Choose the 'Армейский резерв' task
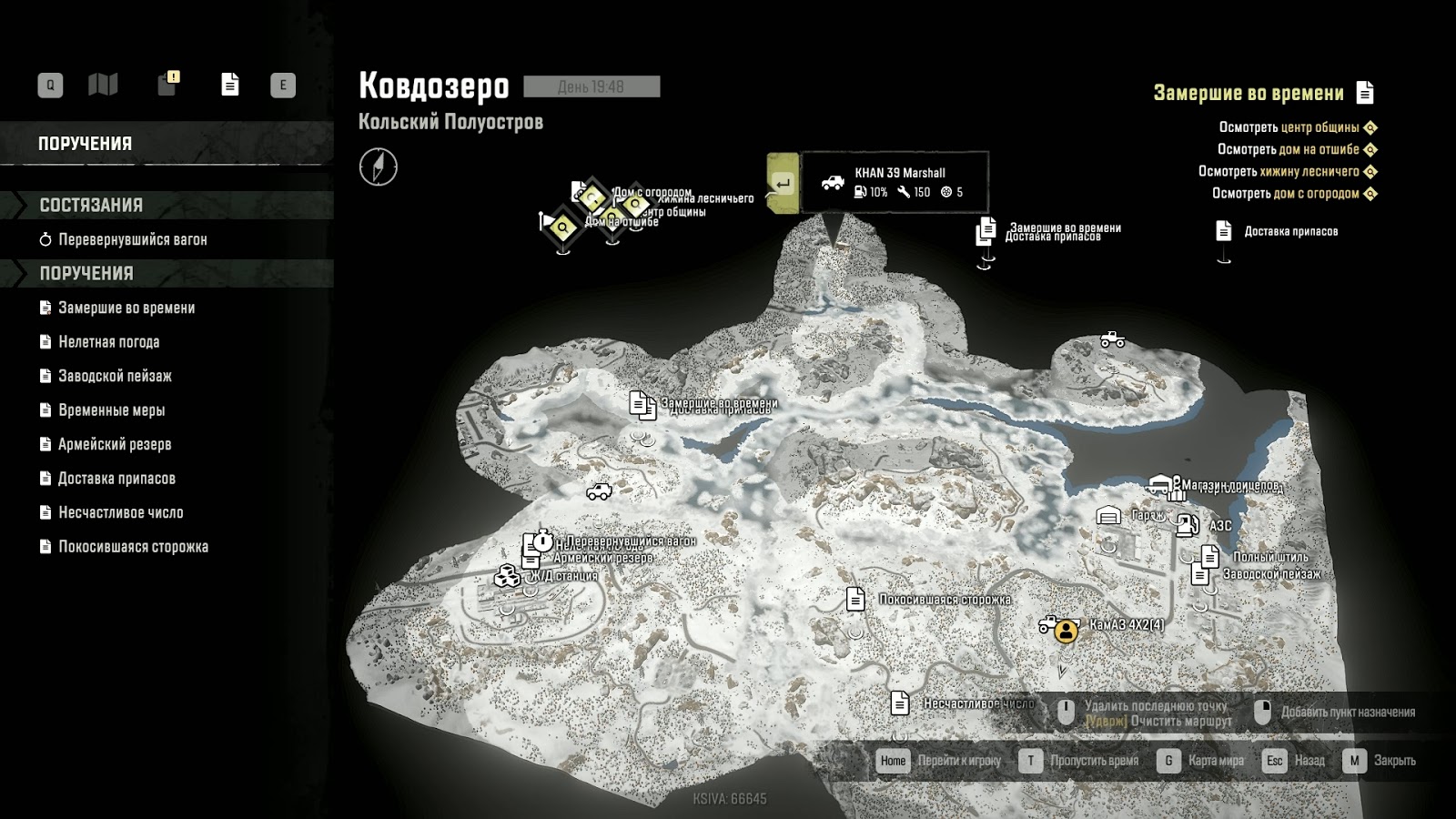1456x819 pixels. [x=115, y=444]
